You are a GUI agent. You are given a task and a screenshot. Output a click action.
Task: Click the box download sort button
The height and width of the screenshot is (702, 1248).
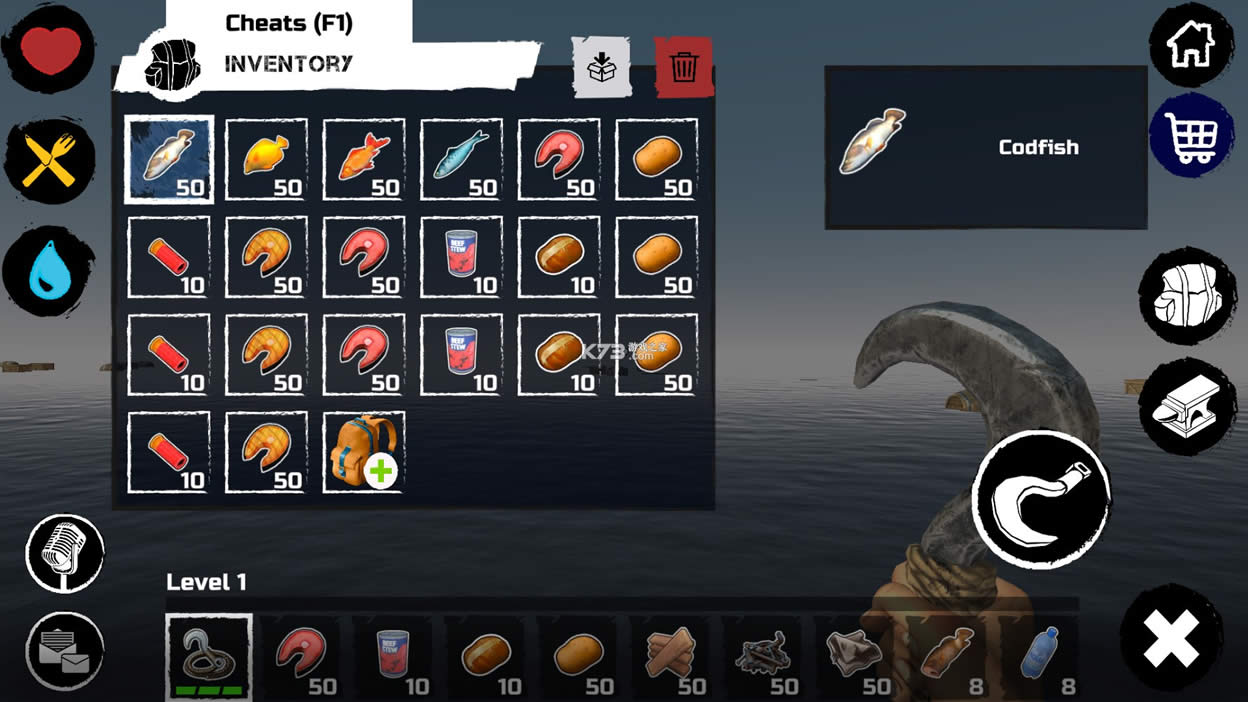(601, 67)
